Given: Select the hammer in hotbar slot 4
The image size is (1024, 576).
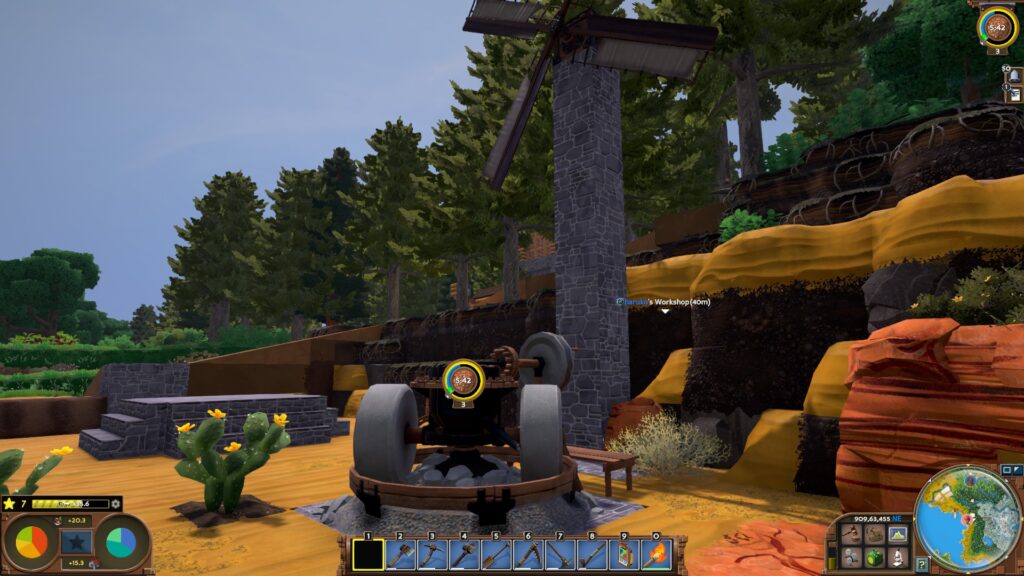Looking at the screenshot, I should (x=464, y=554).
